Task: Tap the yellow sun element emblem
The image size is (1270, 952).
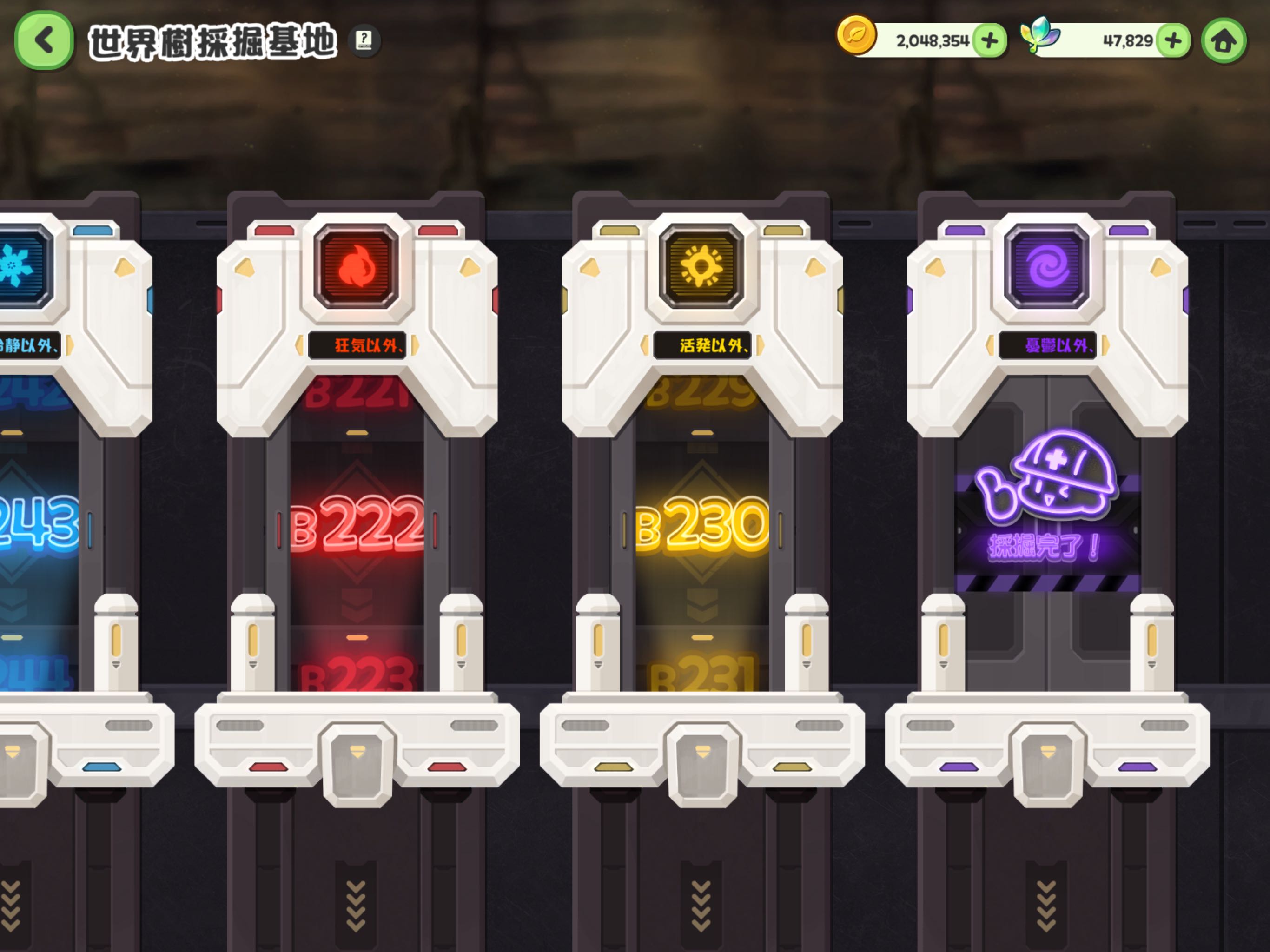Action: [x=701, y=266]
